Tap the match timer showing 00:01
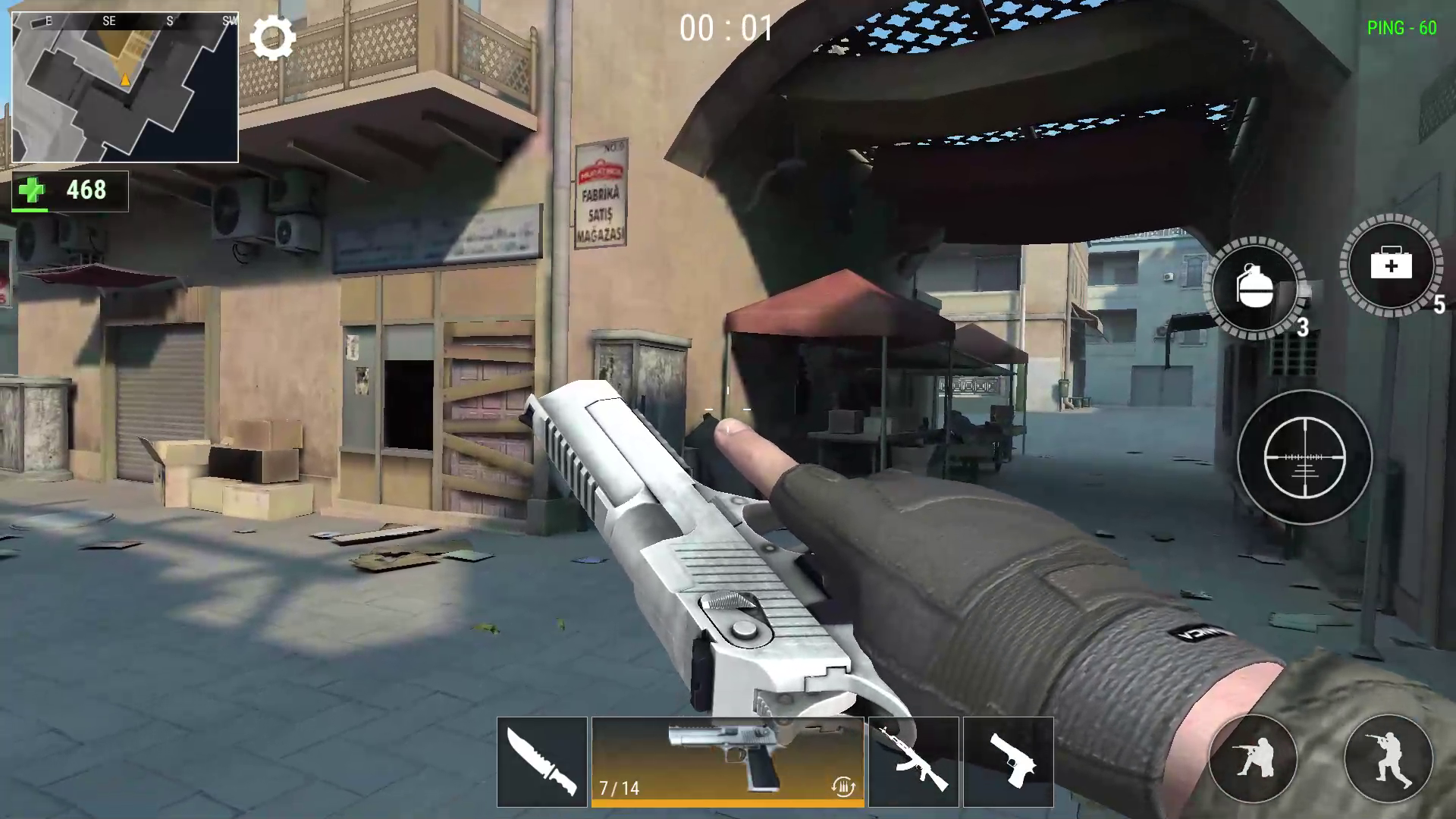This screenshot has width=1456, height=819. click(726, 30)
